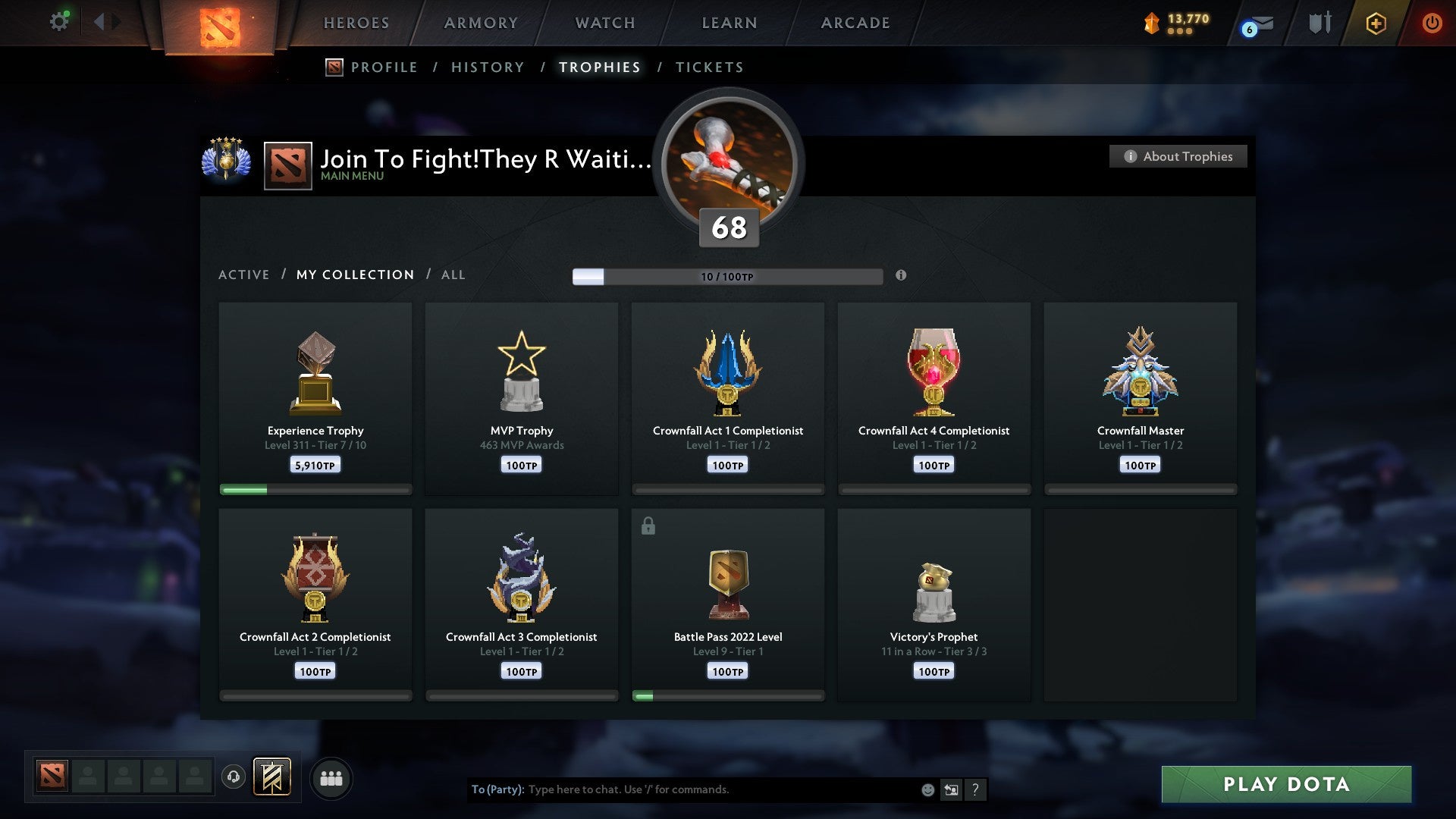Click the info circle beside trophy progress bar

pos(901,277)
